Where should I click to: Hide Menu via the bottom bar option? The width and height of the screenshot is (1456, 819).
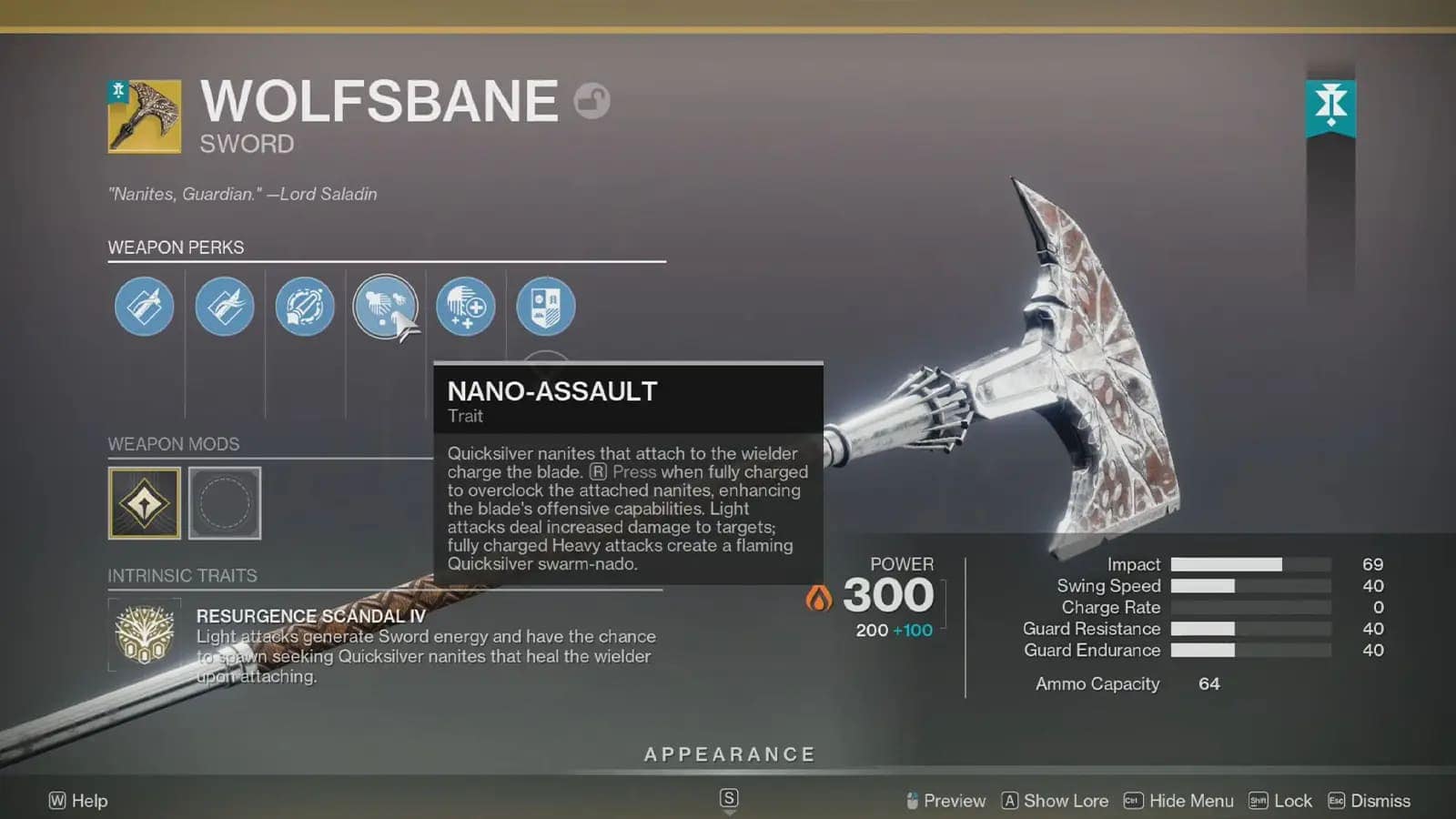(1190, 801)
